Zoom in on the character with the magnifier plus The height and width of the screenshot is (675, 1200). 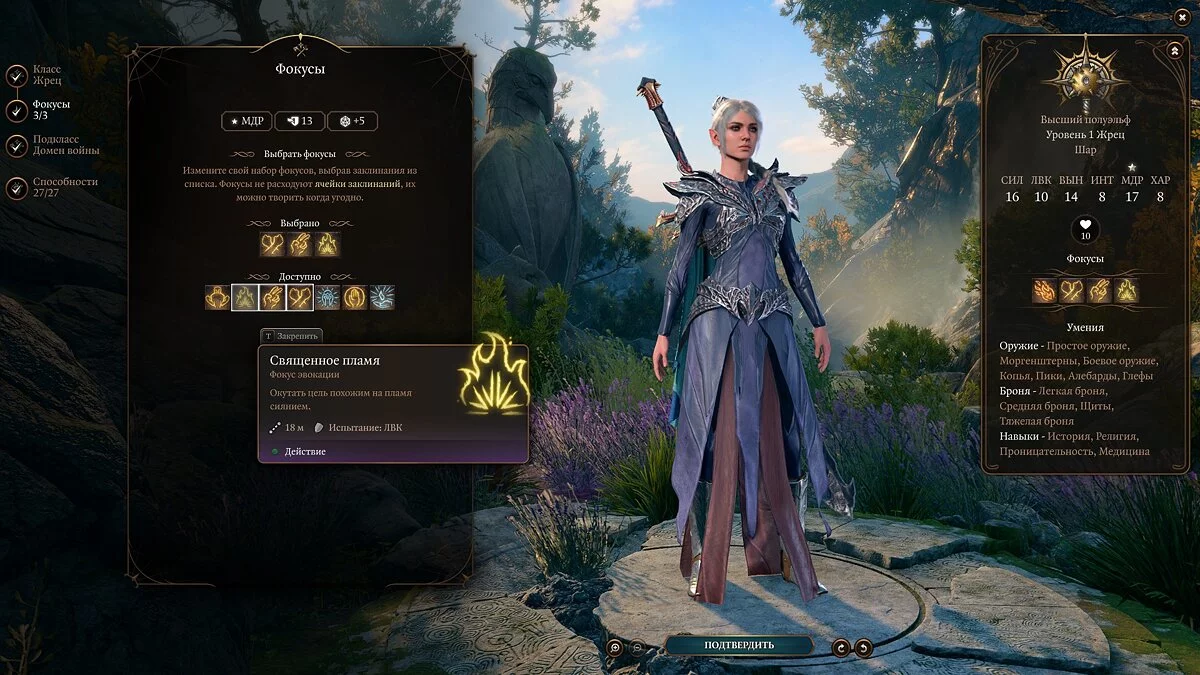616,647
